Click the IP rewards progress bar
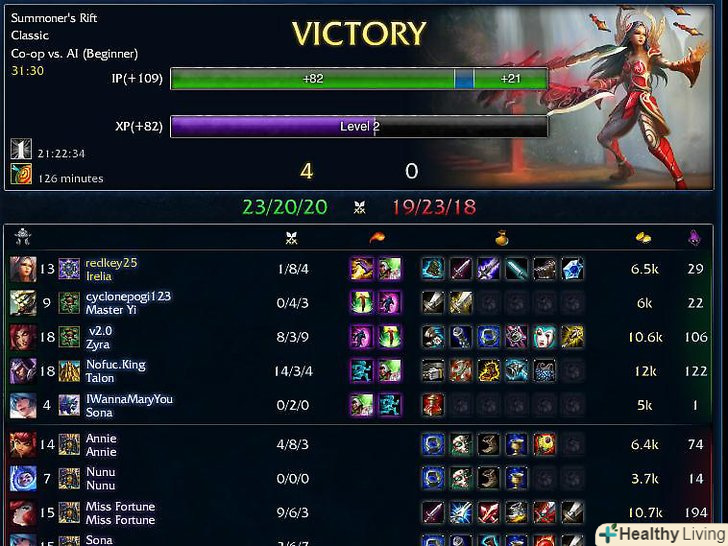The image size is (728, 546). click(359, 78)
